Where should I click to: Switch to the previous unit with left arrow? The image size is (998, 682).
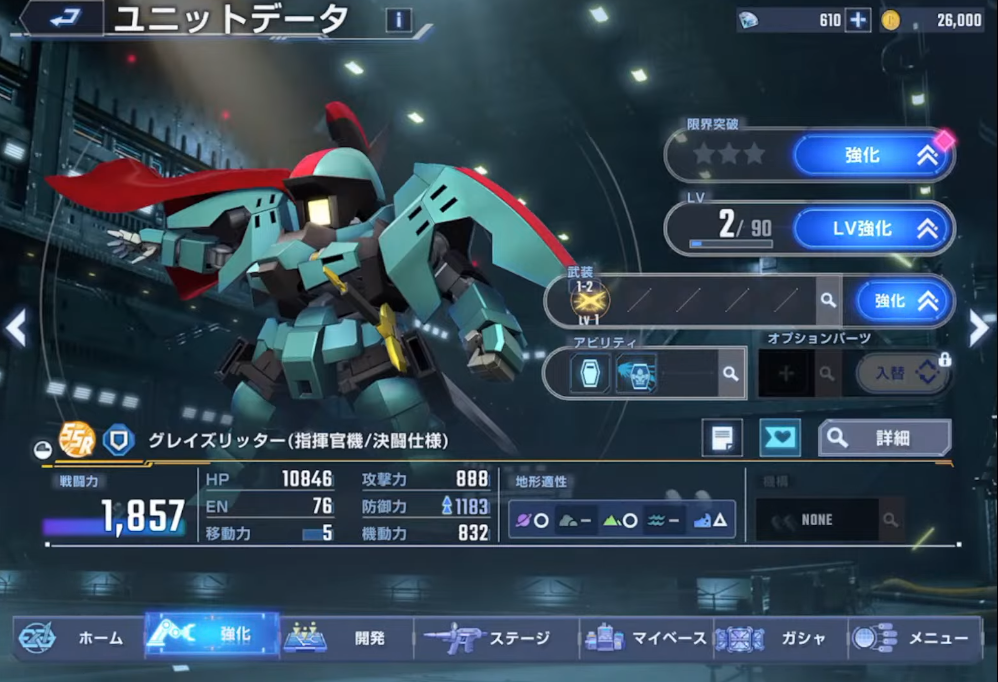16,328
